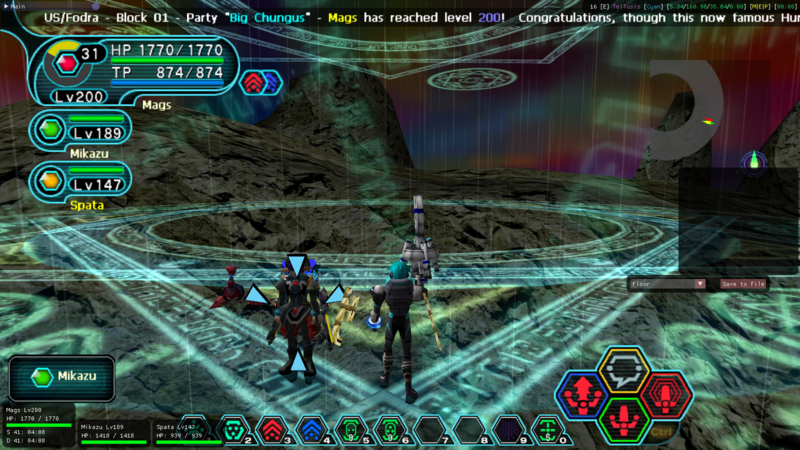The image size is (800, 450).
Task: Use the green item in hotbar slot 6
Action: 389,430
